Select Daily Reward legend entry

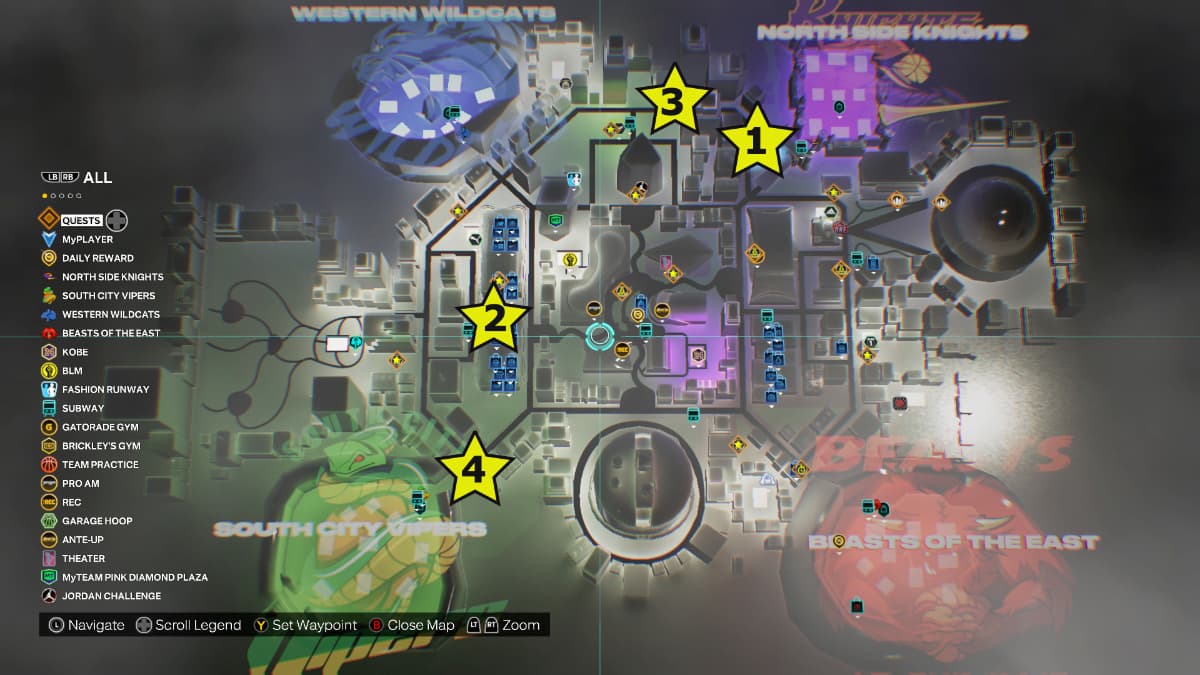coord(97,258)
